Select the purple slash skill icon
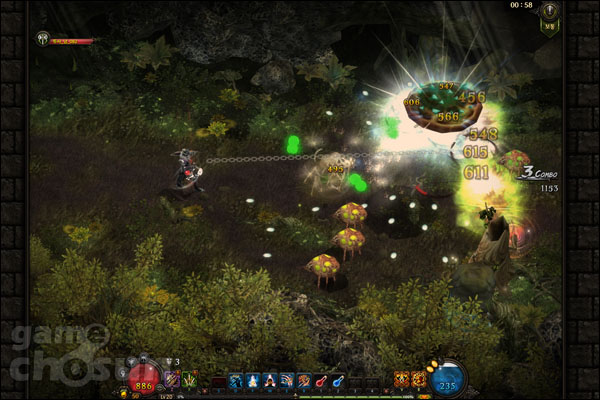The image size is (600, 400). 171,379
